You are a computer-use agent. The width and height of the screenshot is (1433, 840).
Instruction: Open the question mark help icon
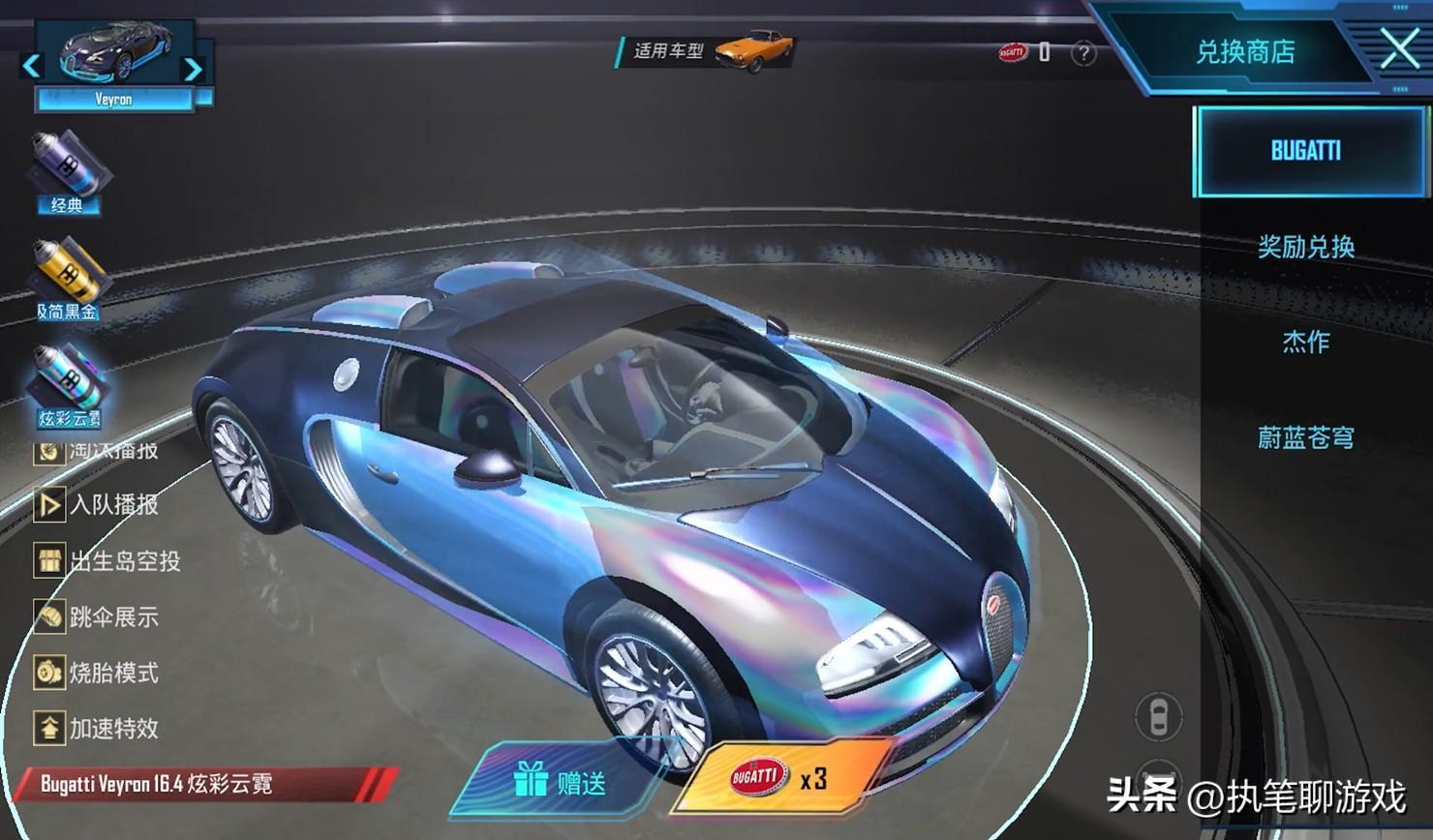(x=1083, y=53)
